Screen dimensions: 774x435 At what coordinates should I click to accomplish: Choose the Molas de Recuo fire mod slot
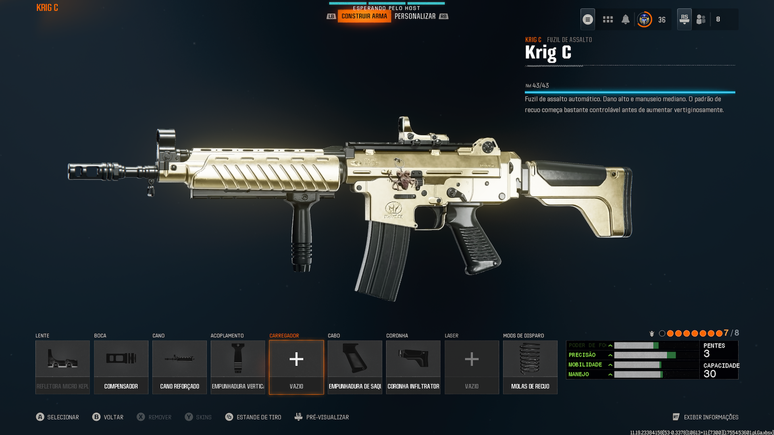coord(530,366)
